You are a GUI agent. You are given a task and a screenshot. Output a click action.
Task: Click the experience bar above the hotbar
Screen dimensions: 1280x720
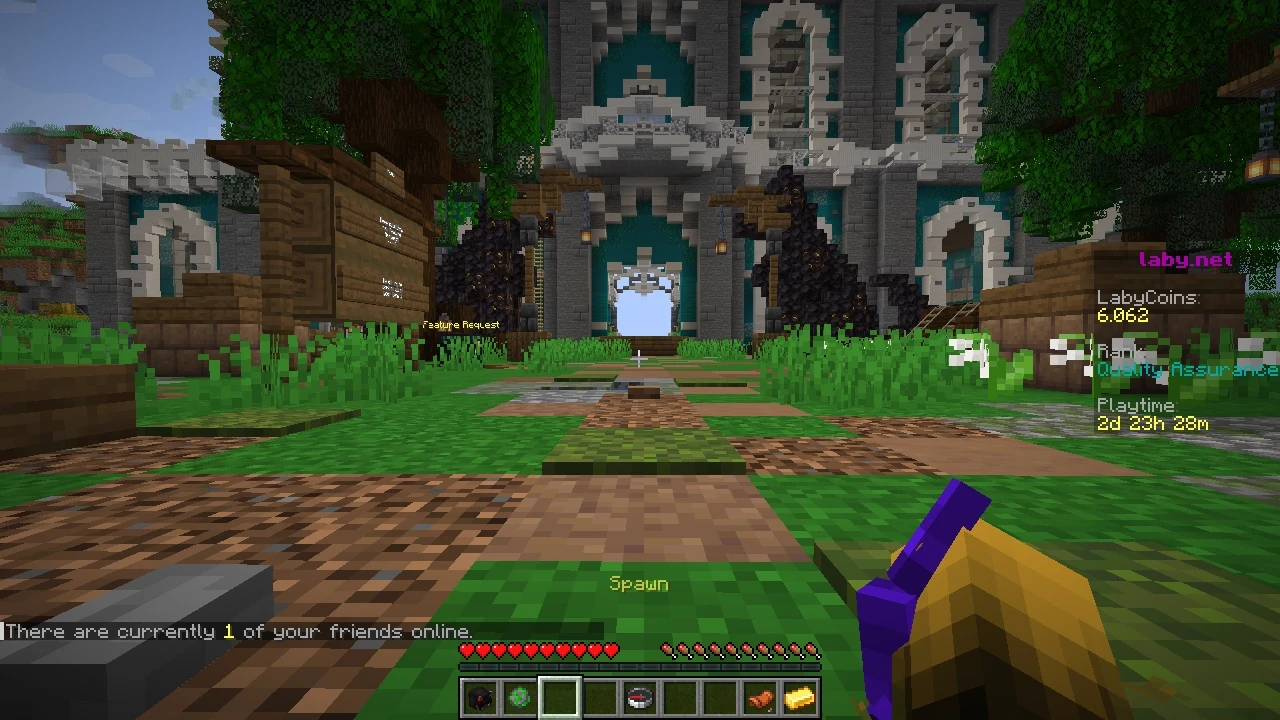[639, 667]
